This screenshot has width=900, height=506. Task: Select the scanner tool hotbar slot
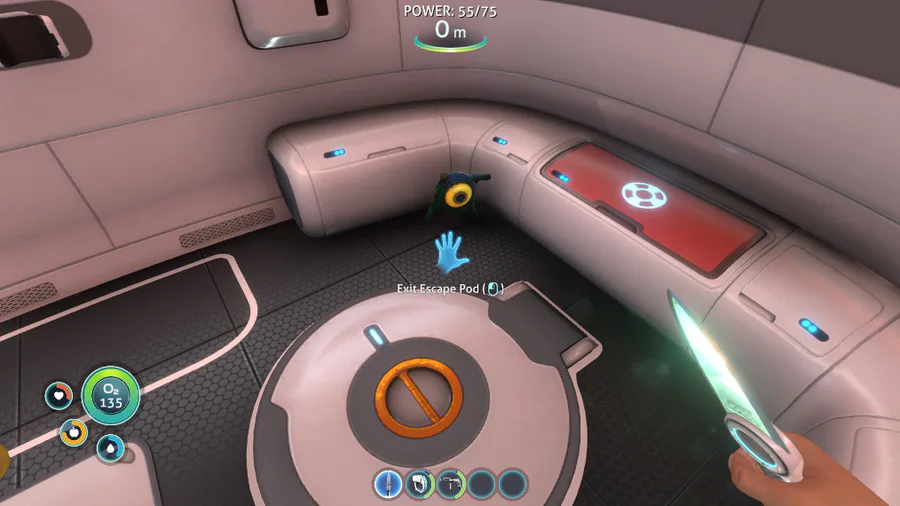pyautogui.click(x=419, y=484)
